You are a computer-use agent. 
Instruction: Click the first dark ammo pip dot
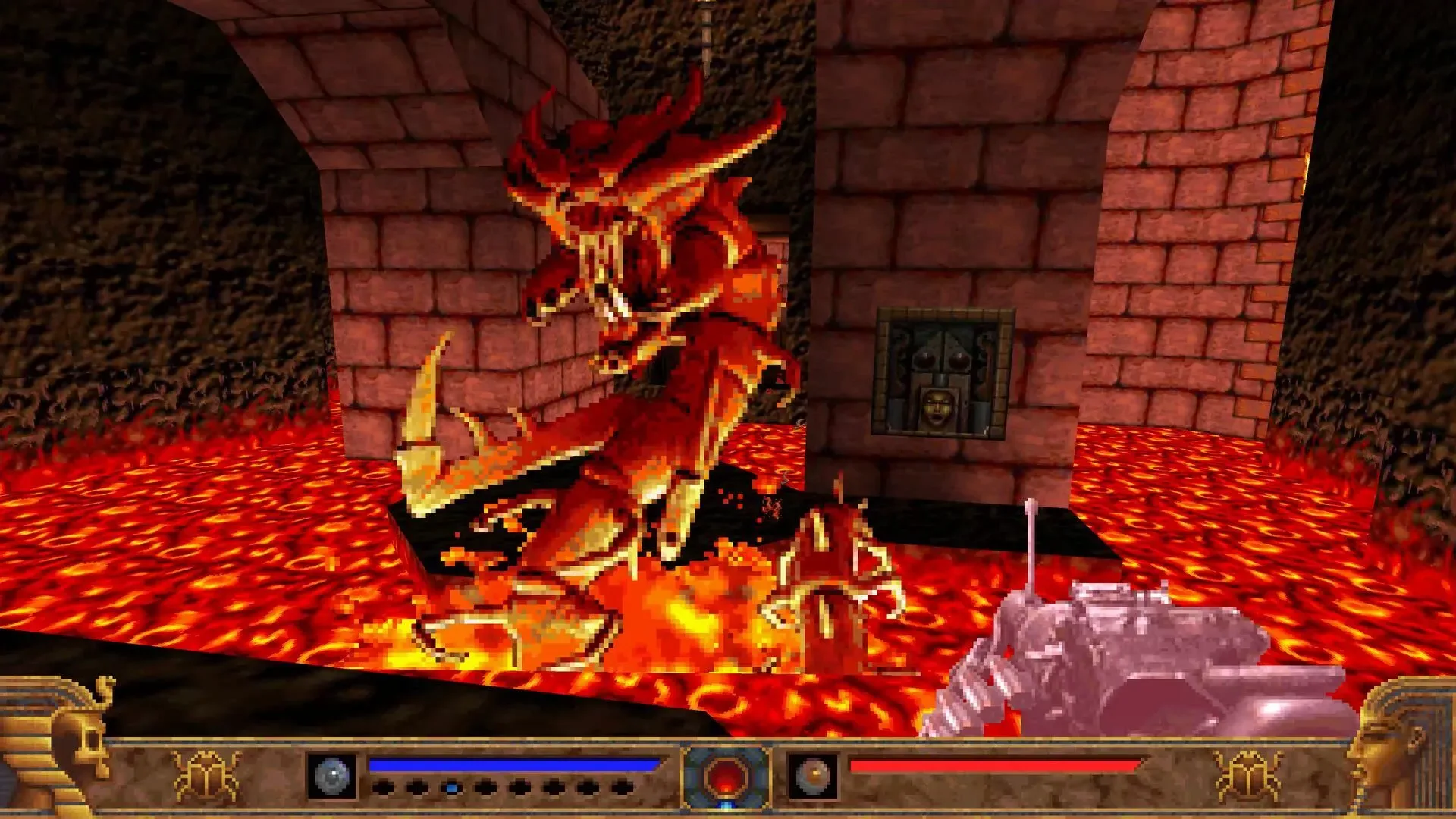[x=386, y=787]
